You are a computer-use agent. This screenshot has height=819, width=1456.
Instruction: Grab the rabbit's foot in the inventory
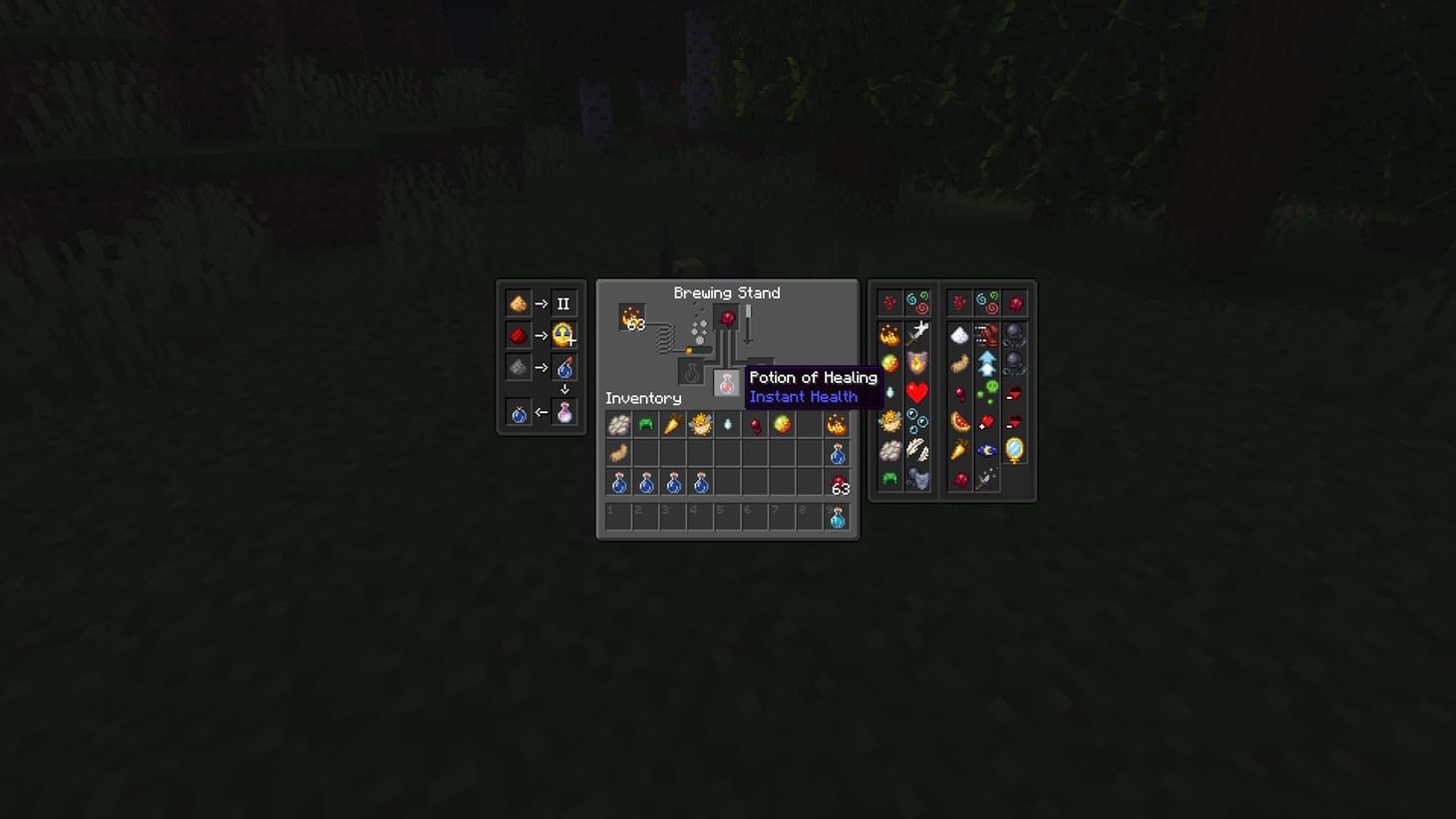click(619, 453)
